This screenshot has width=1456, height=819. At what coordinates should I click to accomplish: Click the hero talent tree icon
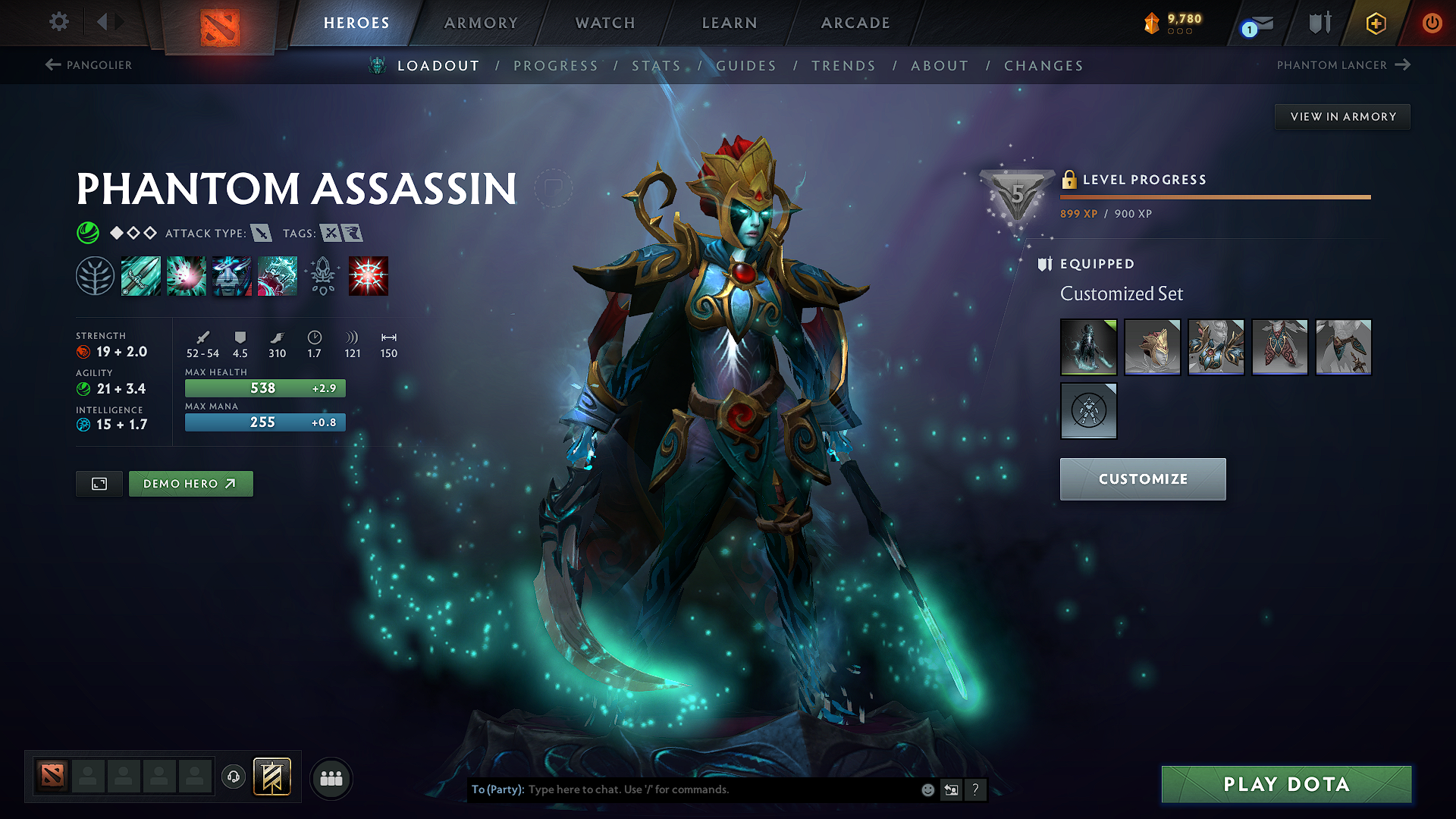click(96, 275)
